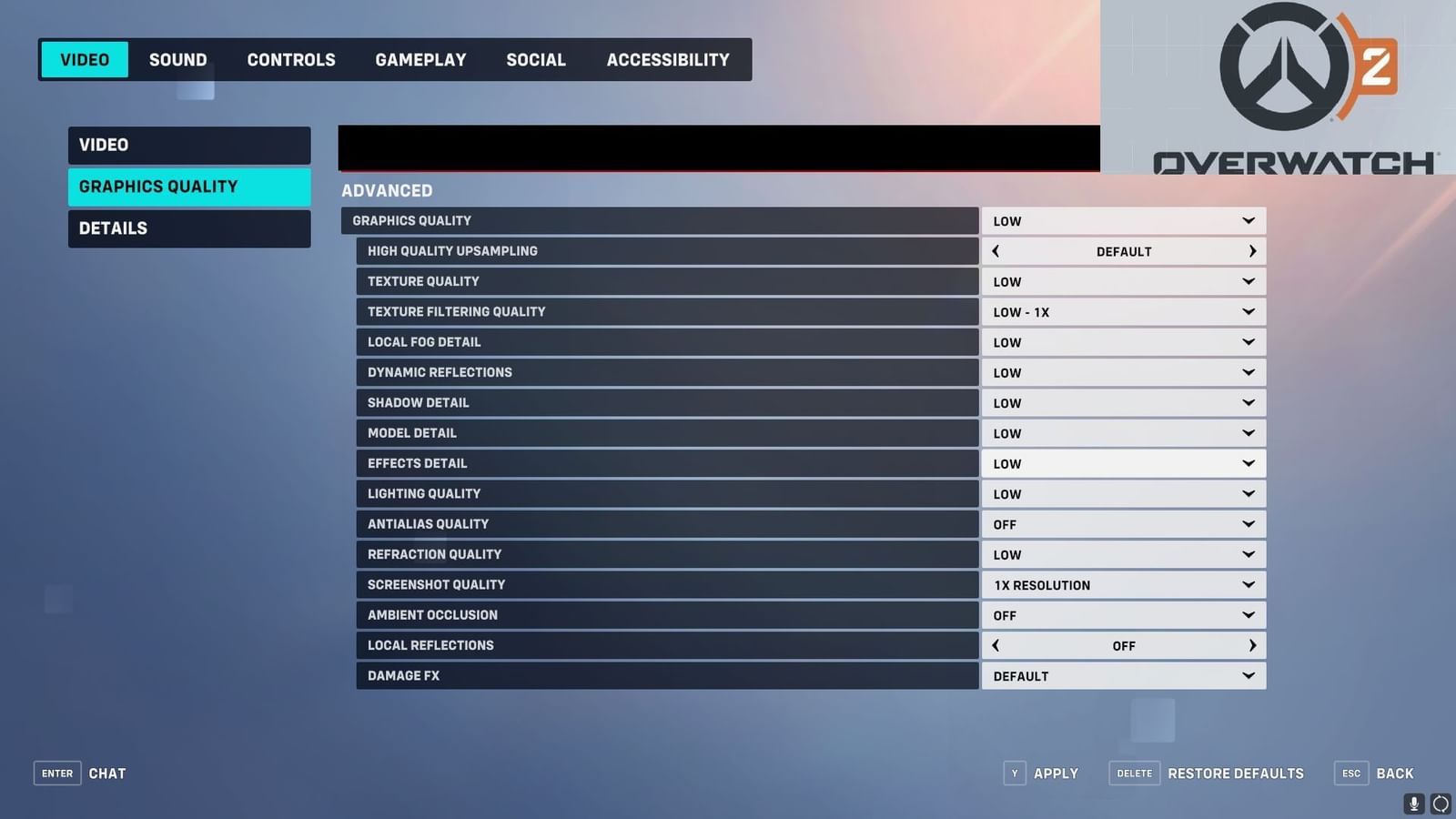Switch to the SOUND tab
Image resolution: width=1456 pixels, height=819 pixels.
[x=177, y=59]
